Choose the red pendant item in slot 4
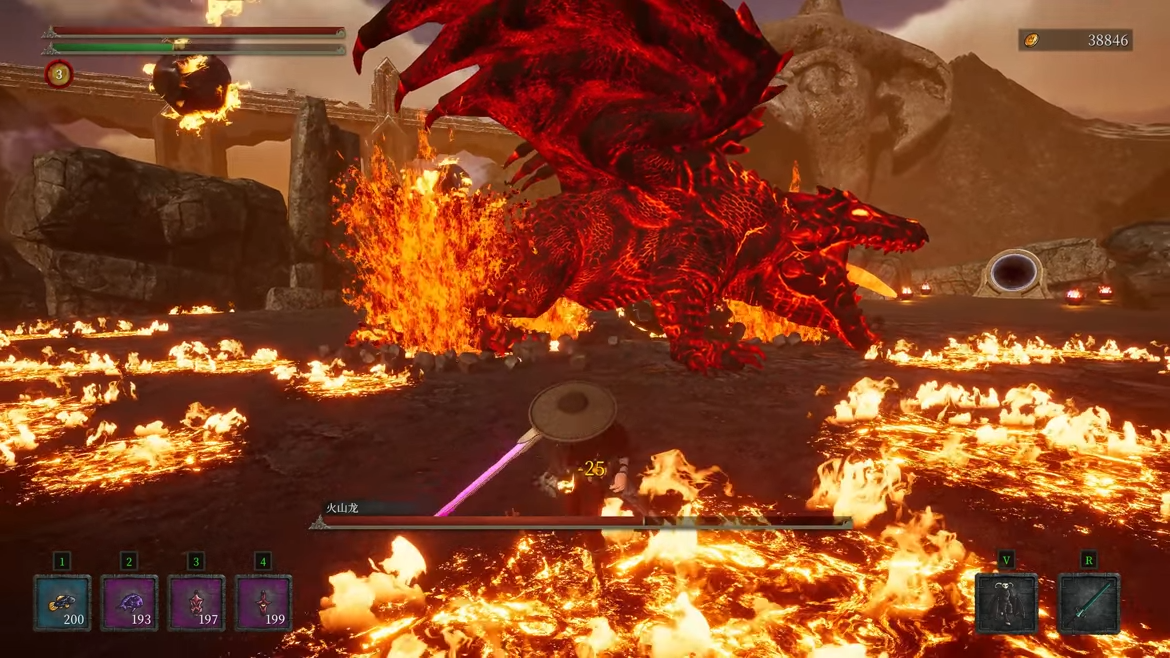This screenshot has width=1170, height=658. [263, 603]
